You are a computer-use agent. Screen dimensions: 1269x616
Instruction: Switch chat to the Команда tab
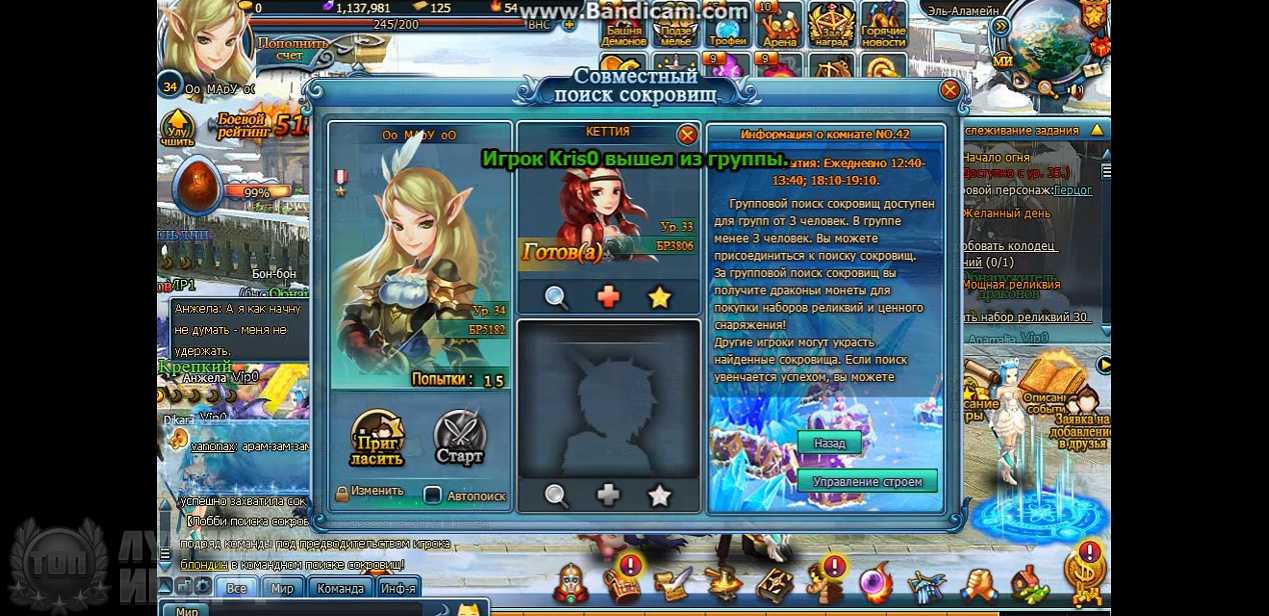340,588
